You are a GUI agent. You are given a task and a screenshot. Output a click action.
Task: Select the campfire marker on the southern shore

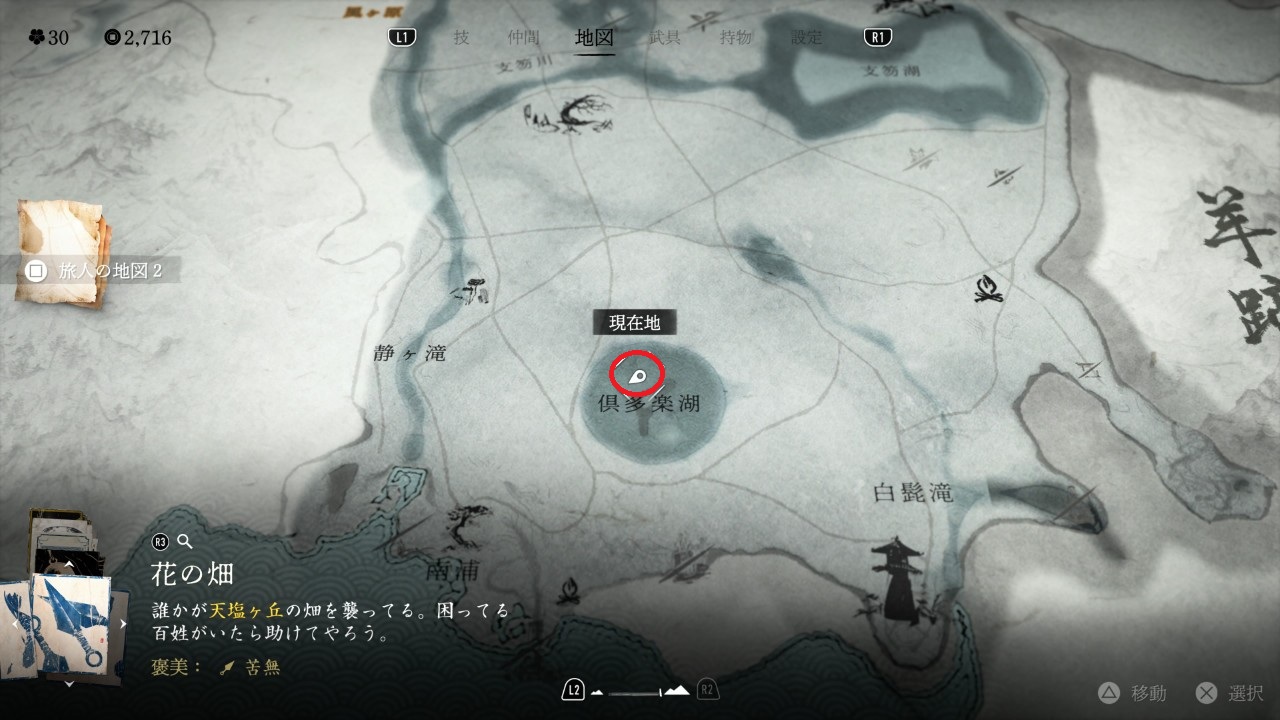tap(572, 592)
